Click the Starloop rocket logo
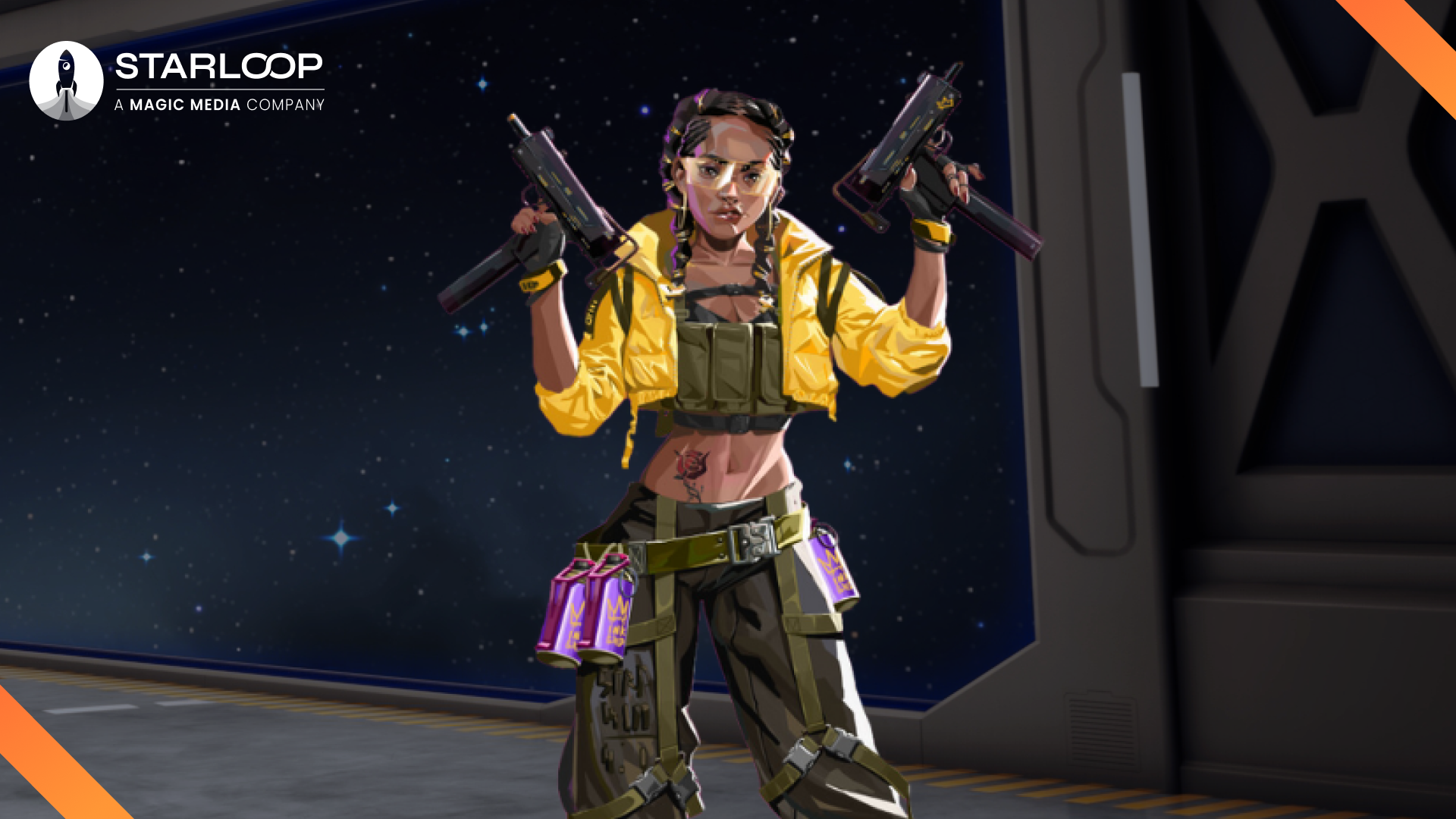Viewport: 1456px width, 819px height. (66, 81)
